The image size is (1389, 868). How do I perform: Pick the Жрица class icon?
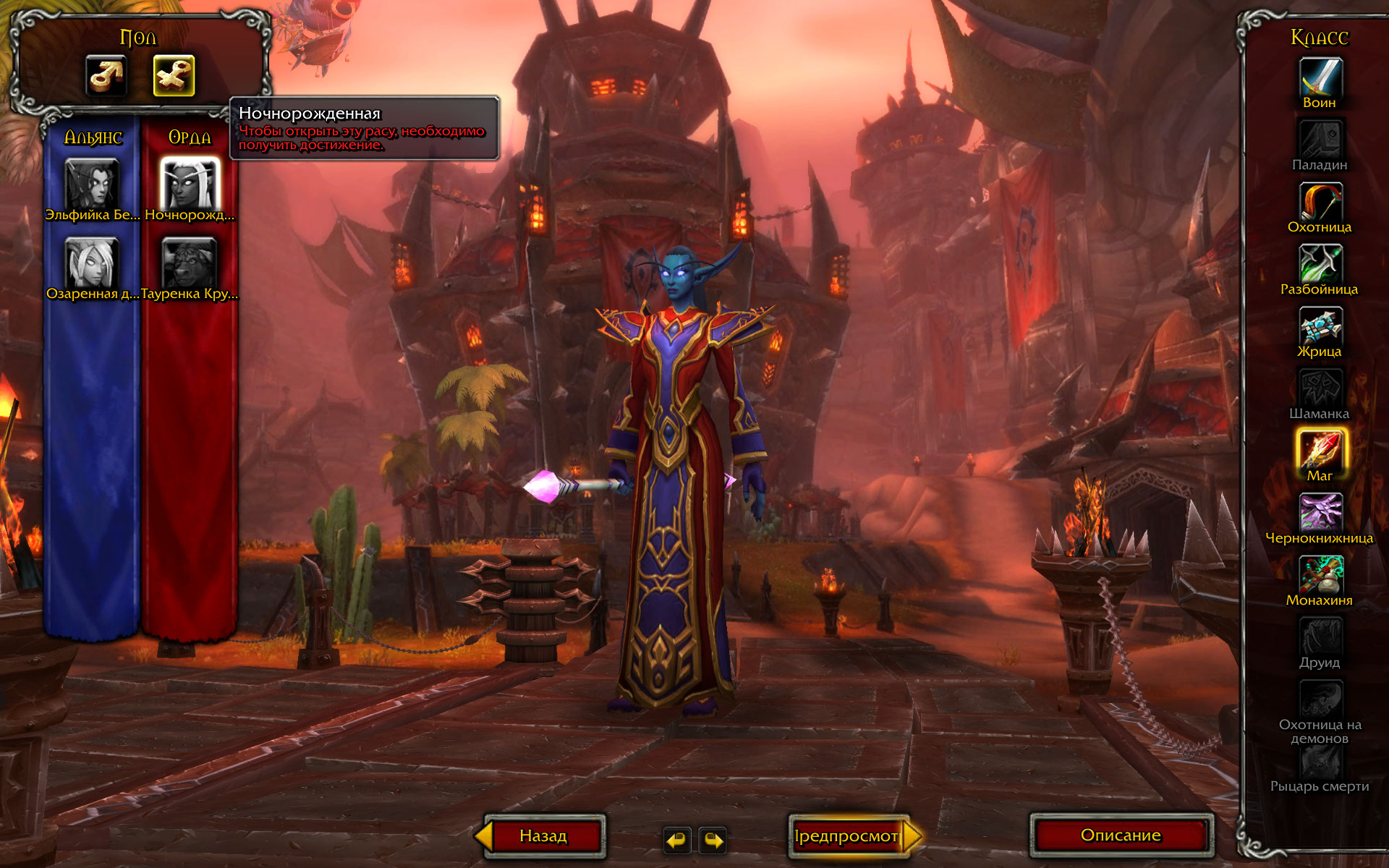click(x=1320, y=326)
